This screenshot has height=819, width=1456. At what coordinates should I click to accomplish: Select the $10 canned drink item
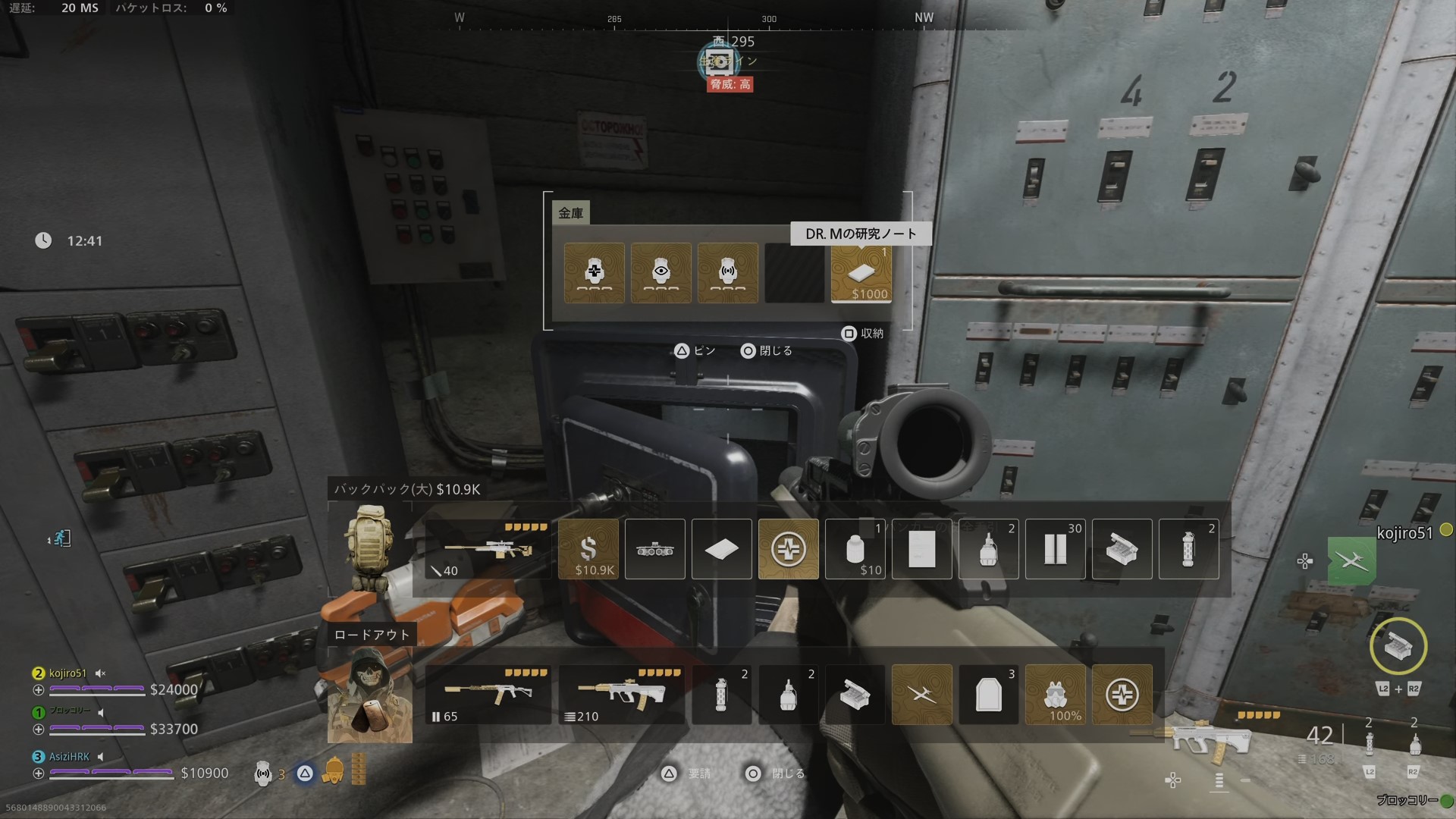pos(855,549)
